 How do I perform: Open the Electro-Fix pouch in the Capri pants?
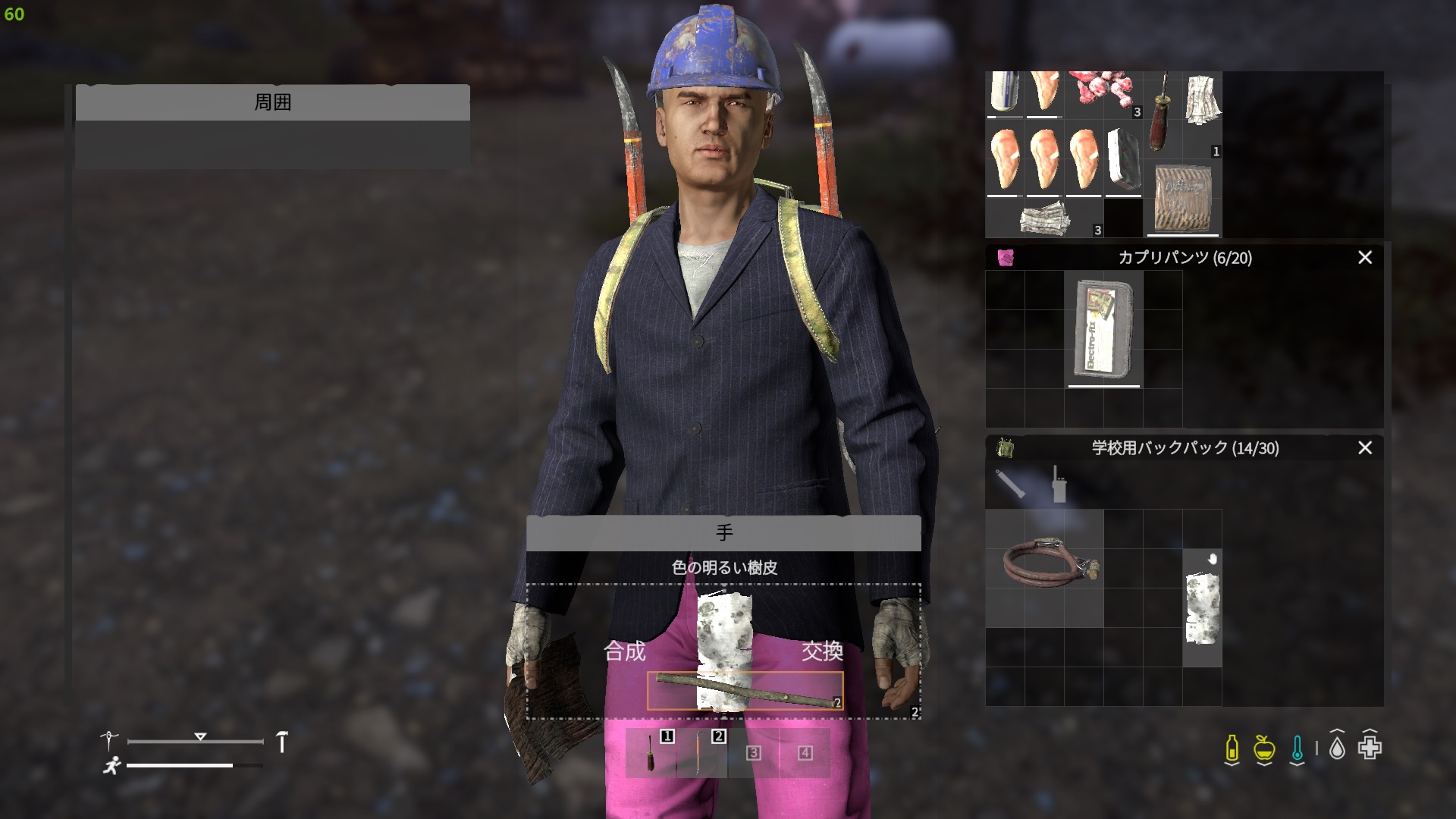tap(1103, 330)
